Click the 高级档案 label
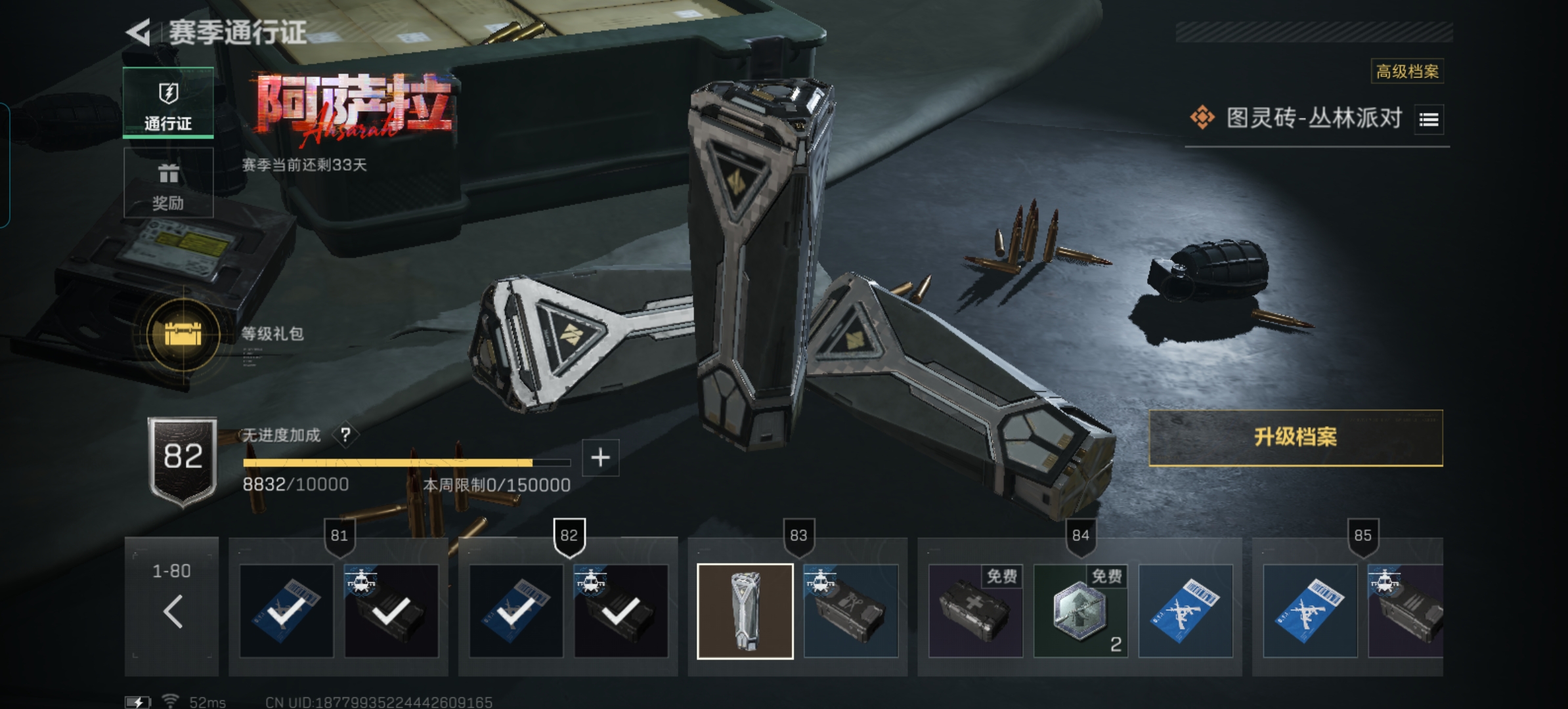 pyautogui.click(x=1406, y=72)
